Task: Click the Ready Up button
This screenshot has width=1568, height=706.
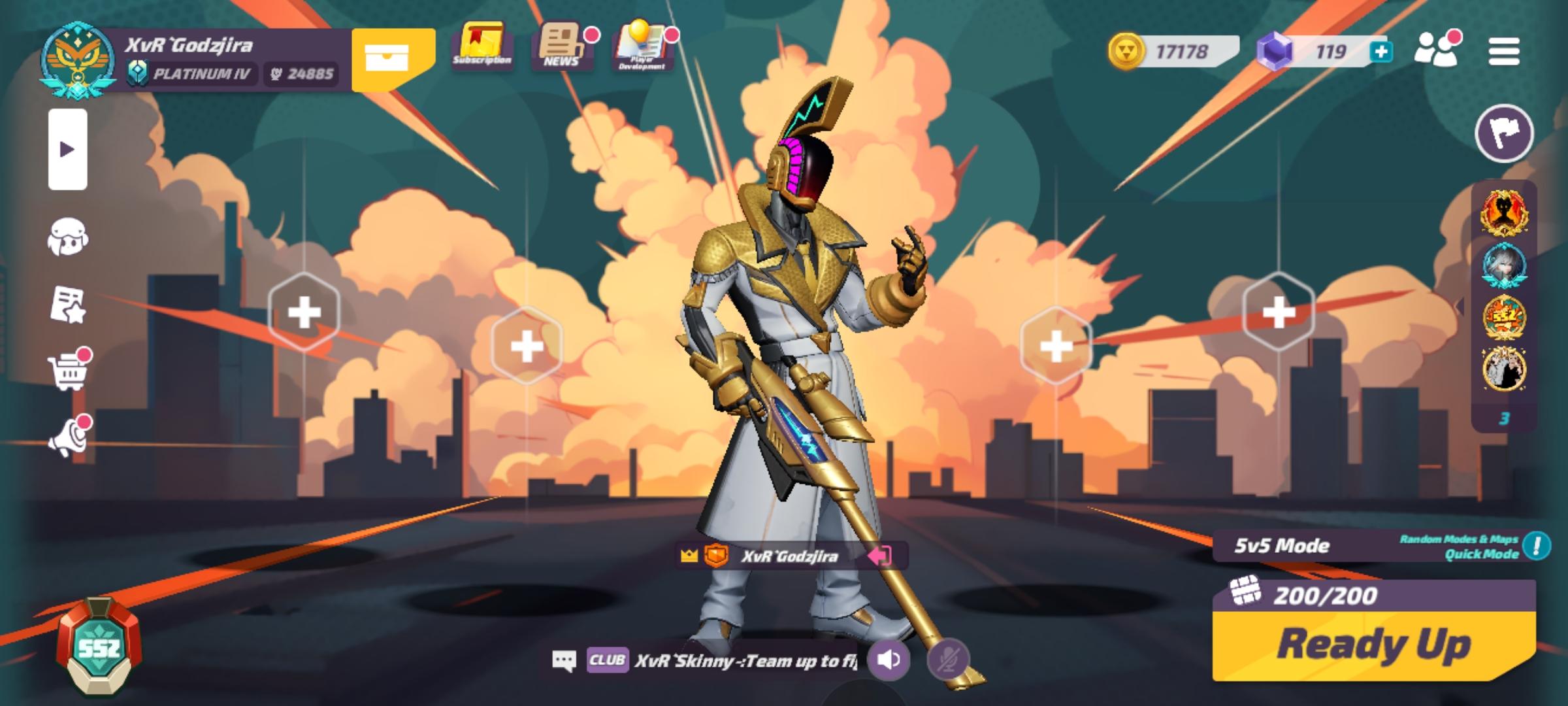Action: [x=1373, y=646]
